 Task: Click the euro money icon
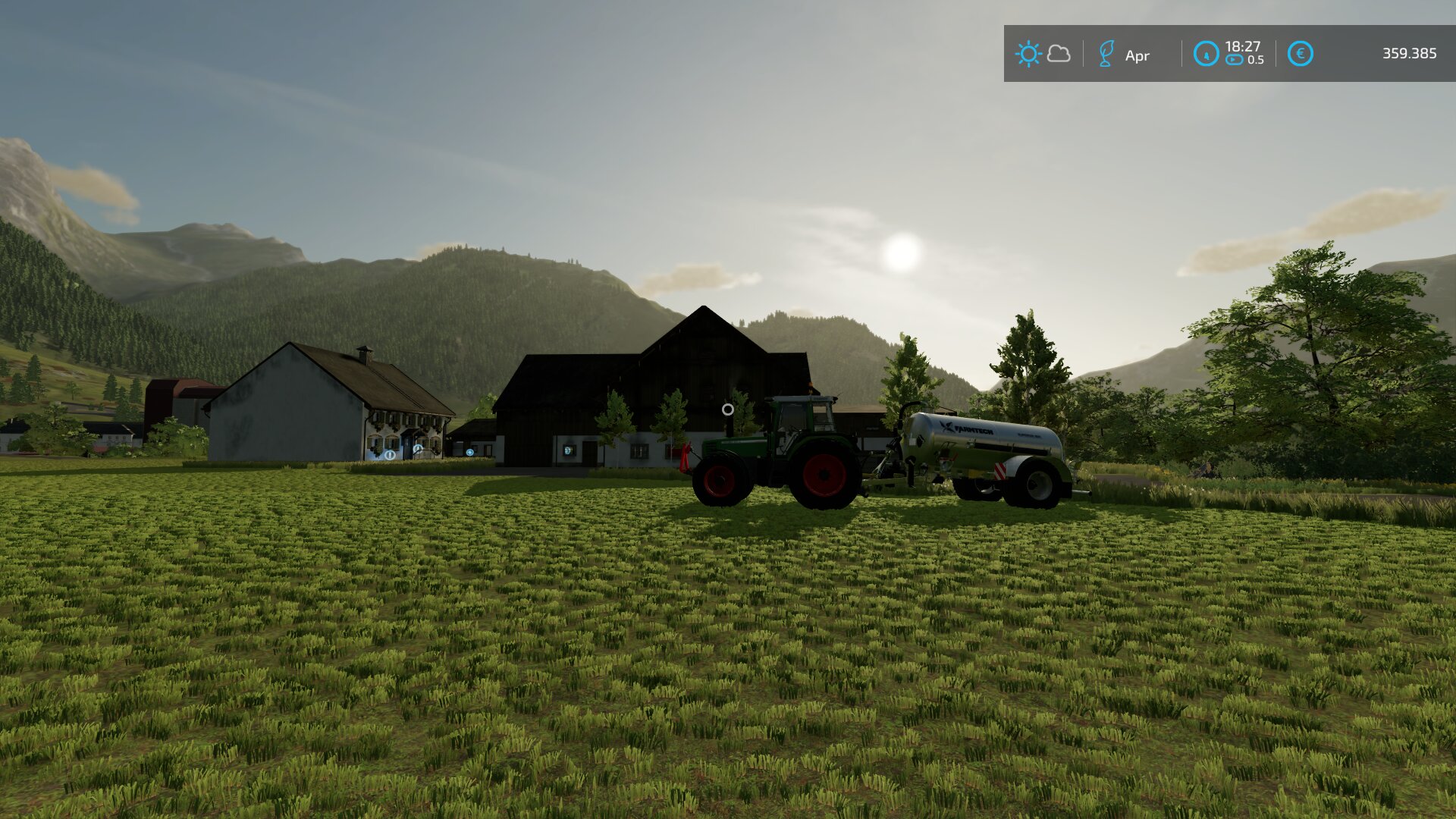[1300, 54]
